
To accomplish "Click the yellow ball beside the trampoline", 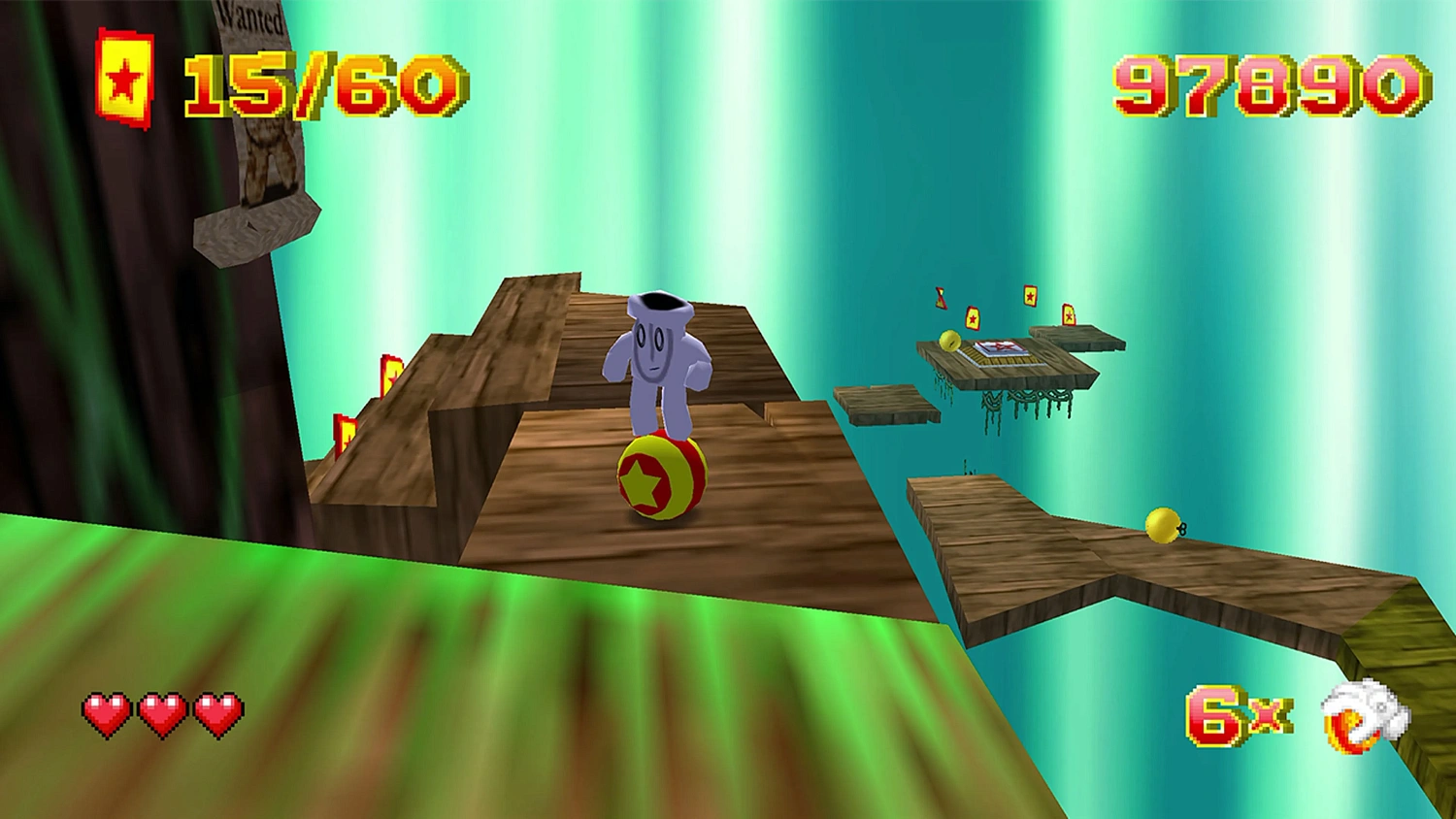I will (x=950, y=341).
